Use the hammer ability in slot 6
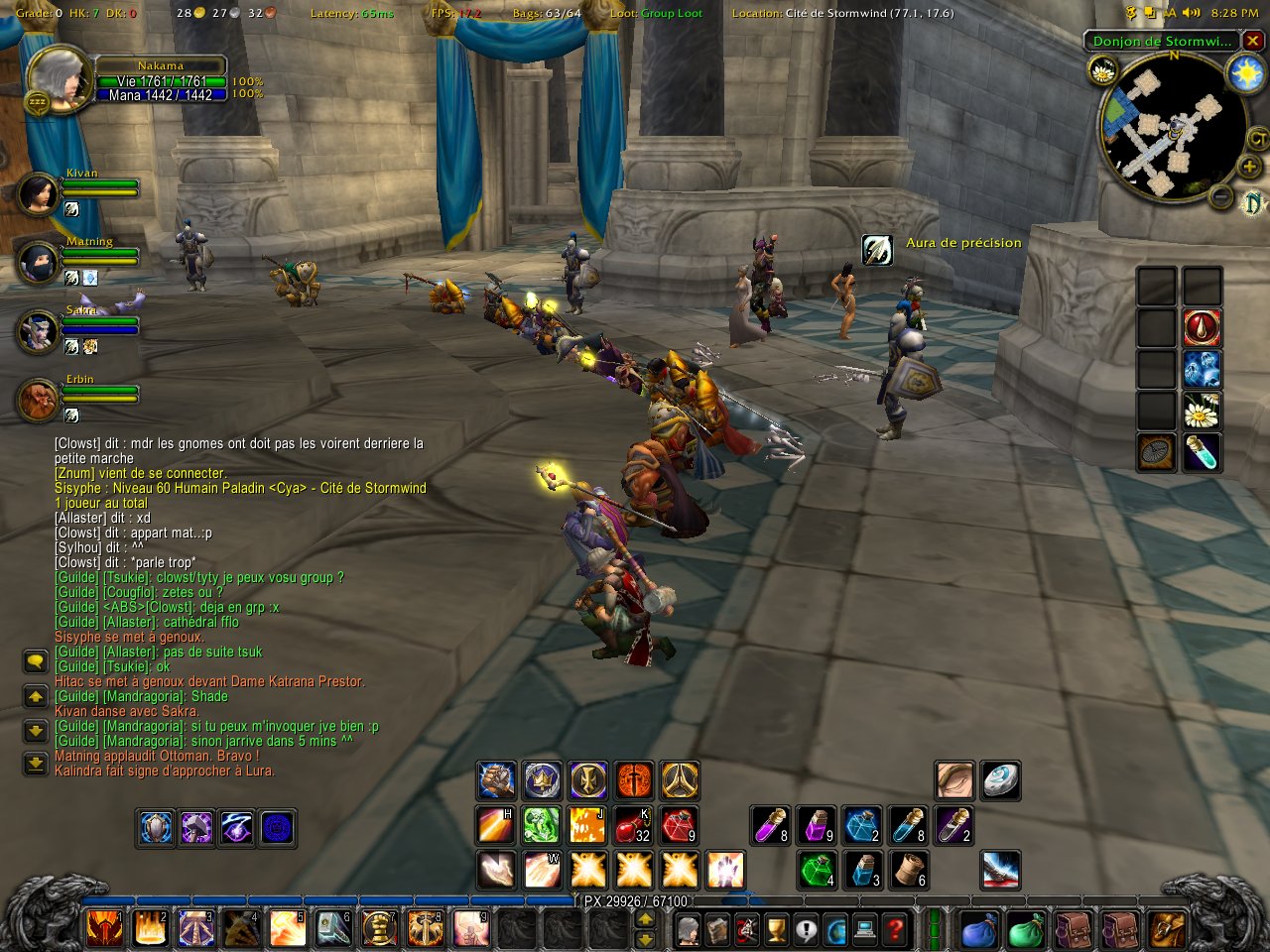 tap(333, 928)
